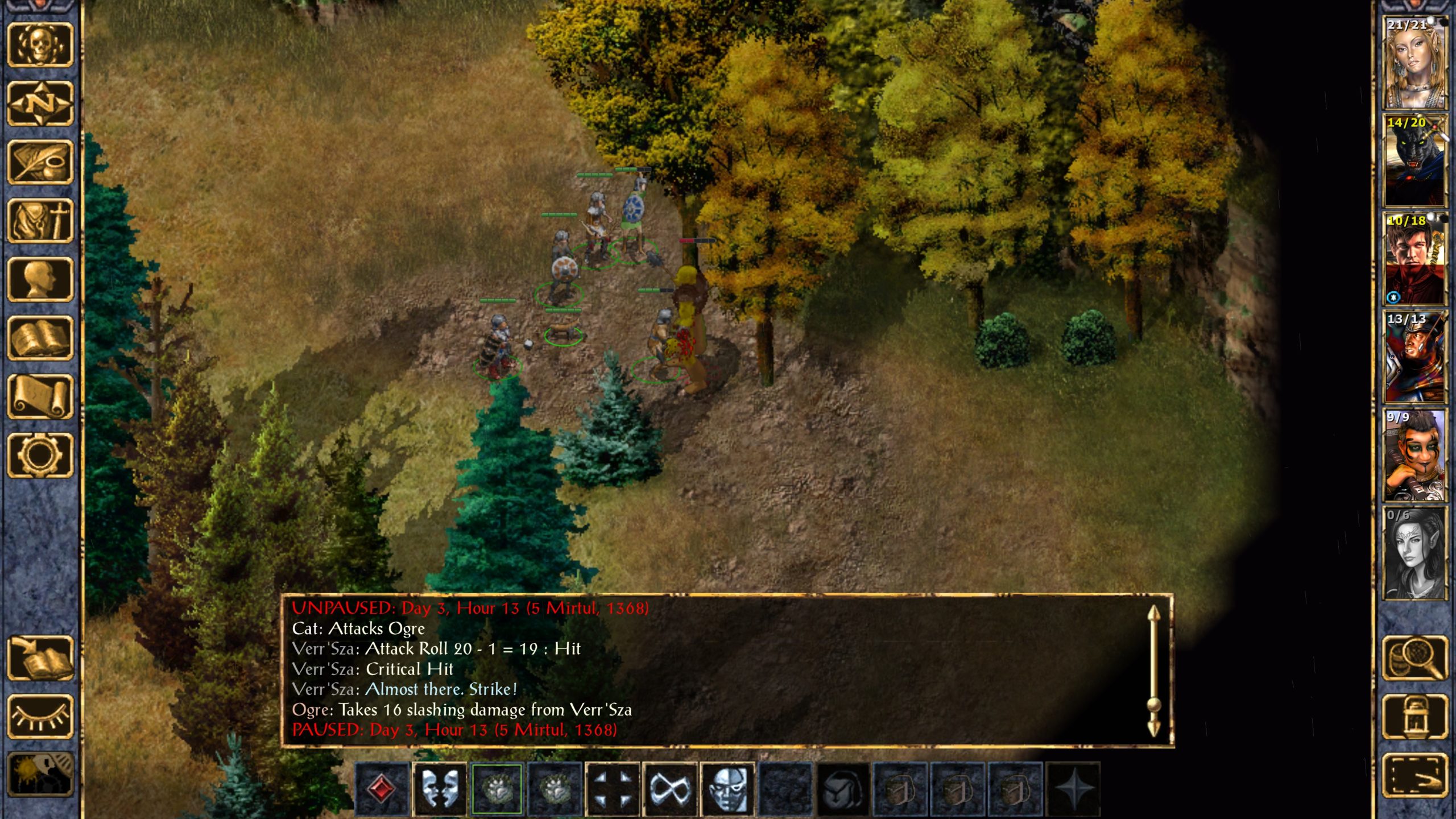The height and width of the screenshot is (819, 1456).
Task: Toggle party AI with the lantern button
Action: click(x=1415, y=717)
